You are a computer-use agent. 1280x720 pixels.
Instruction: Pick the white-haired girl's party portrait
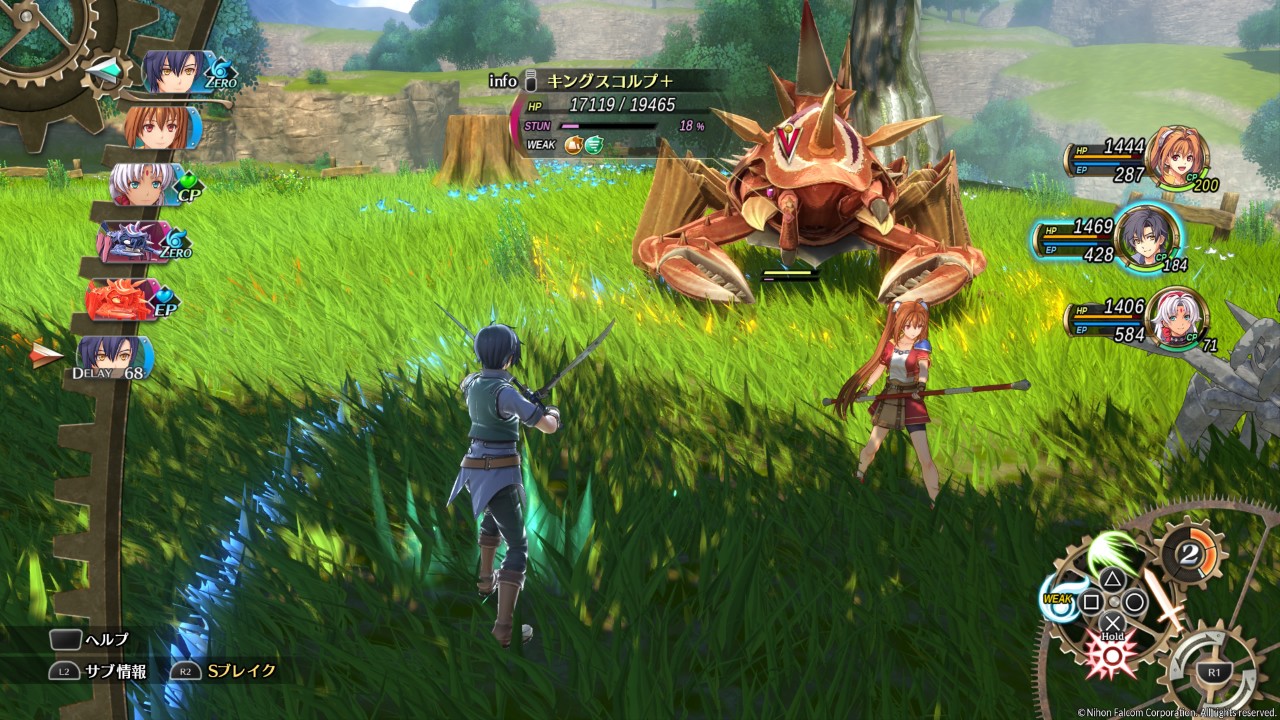pos(1174,318)
